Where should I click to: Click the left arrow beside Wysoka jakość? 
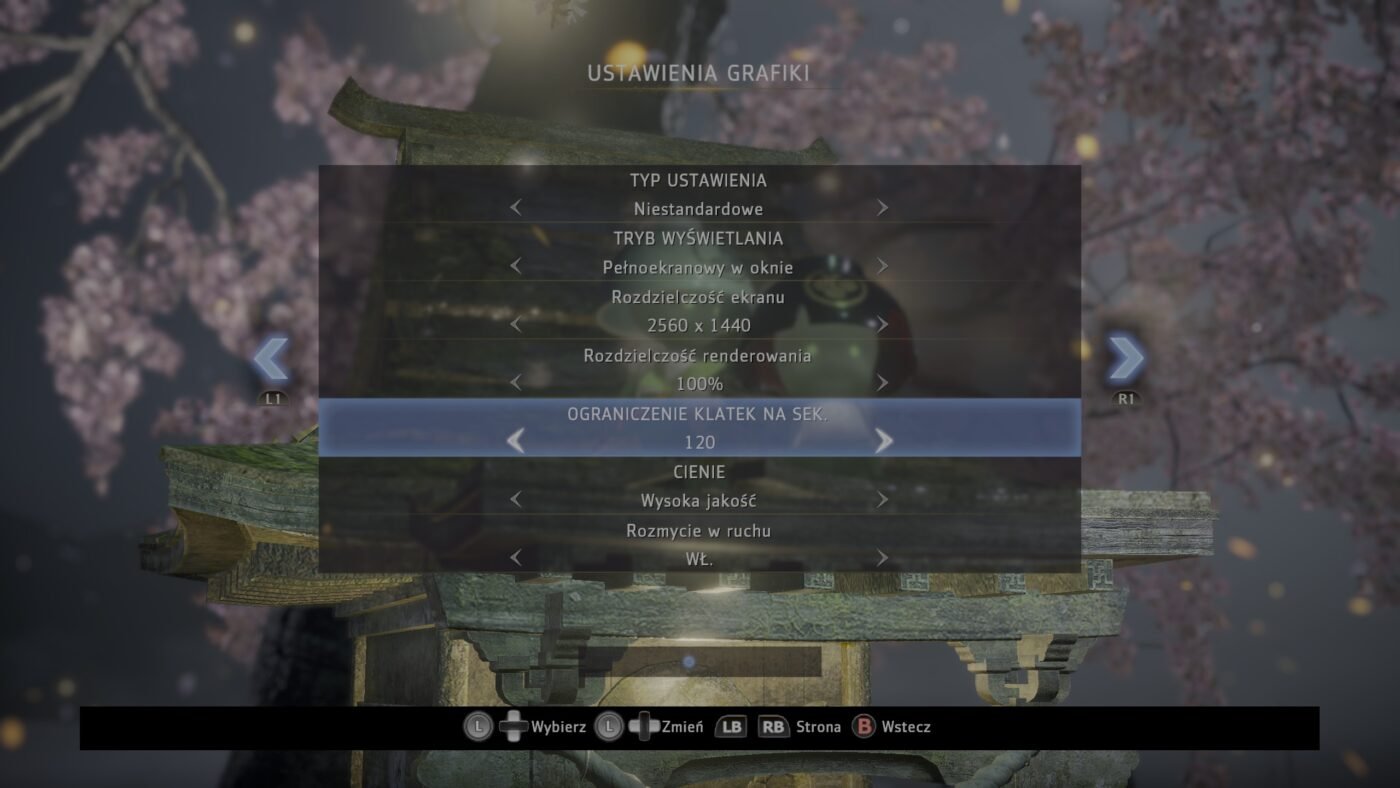[x=516, y=499]
